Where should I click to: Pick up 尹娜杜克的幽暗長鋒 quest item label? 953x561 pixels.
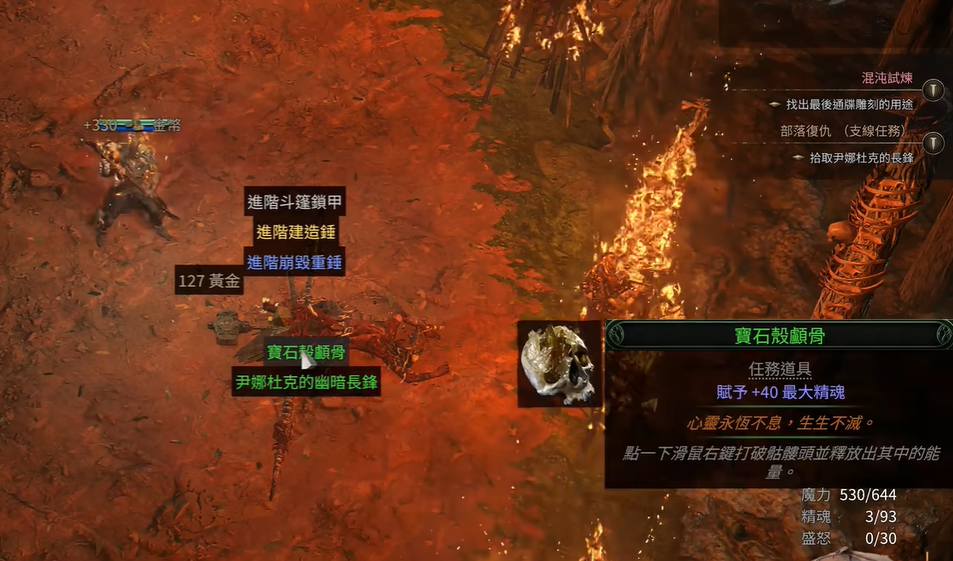(306, 382)
